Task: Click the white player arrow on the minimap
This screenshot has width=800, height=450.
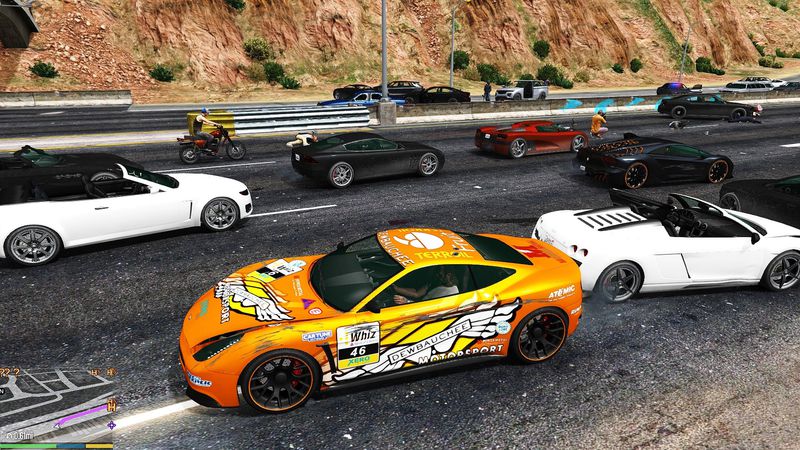Action: click(x=57, y=425)
